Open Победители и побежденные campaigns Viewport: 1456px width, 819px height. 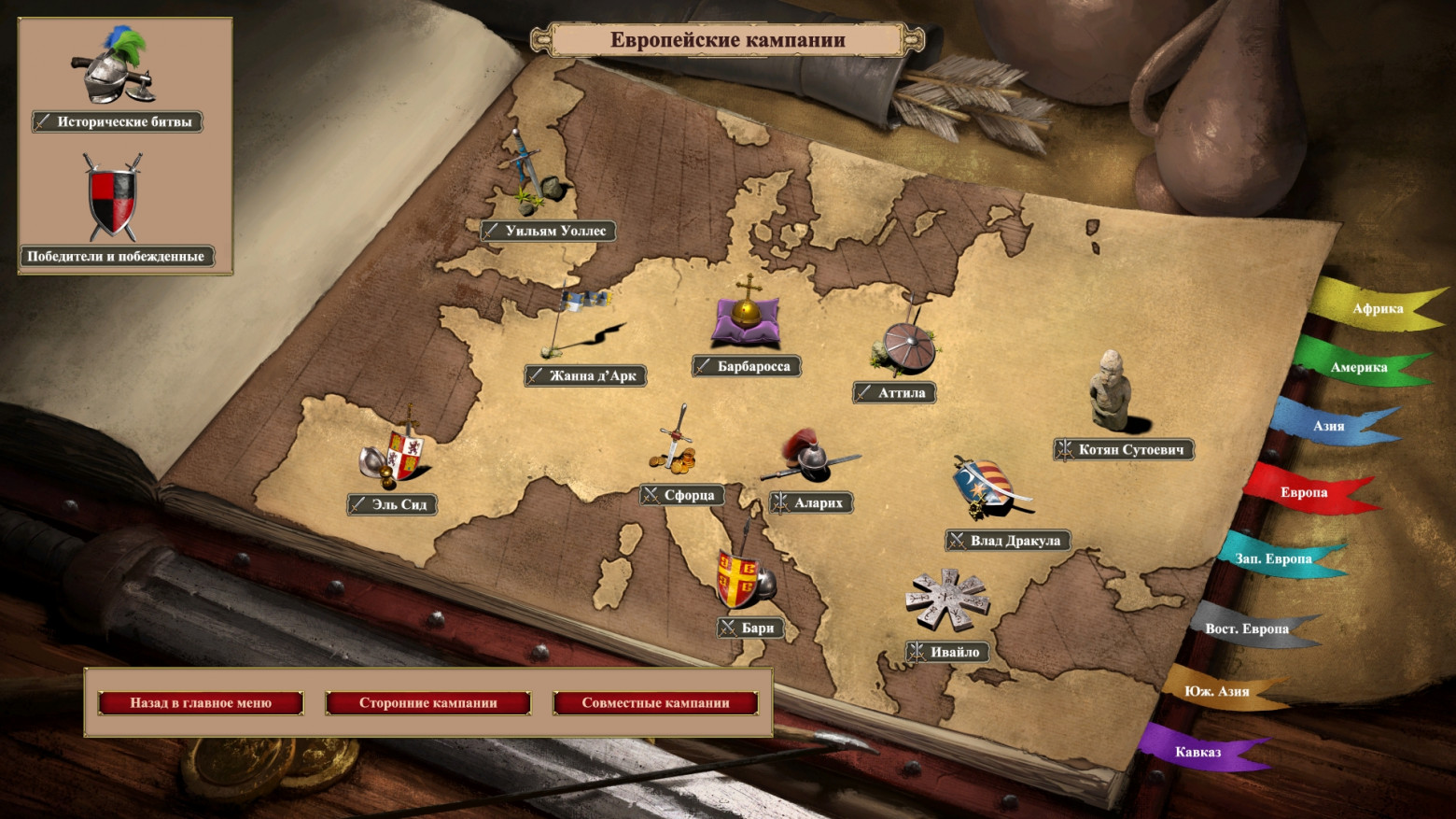pyautogui.click(x=117, y=256)
